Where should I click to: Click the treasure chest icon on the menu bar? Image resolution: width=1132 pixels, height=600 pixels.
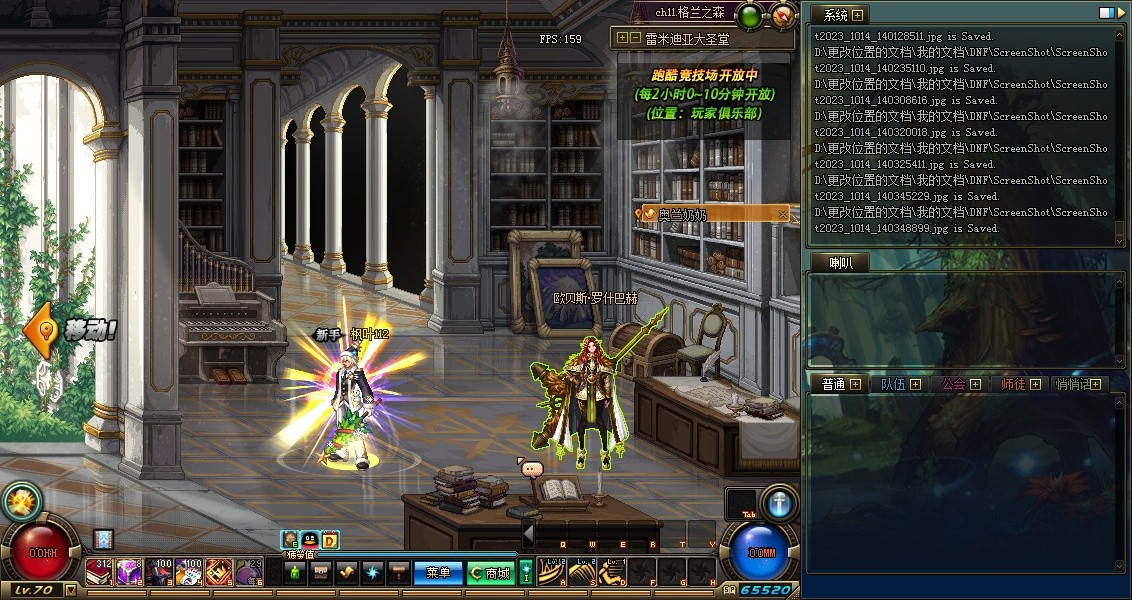320,573
